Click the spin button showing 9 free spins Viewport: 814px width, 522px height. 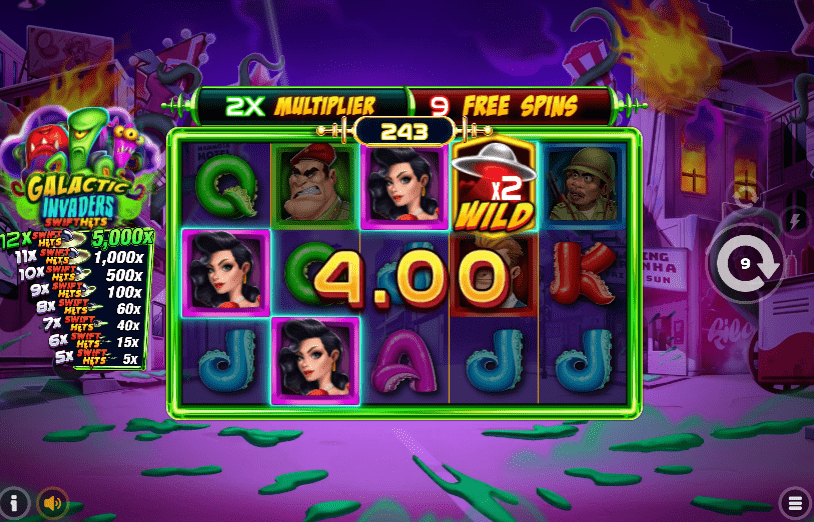745,265
